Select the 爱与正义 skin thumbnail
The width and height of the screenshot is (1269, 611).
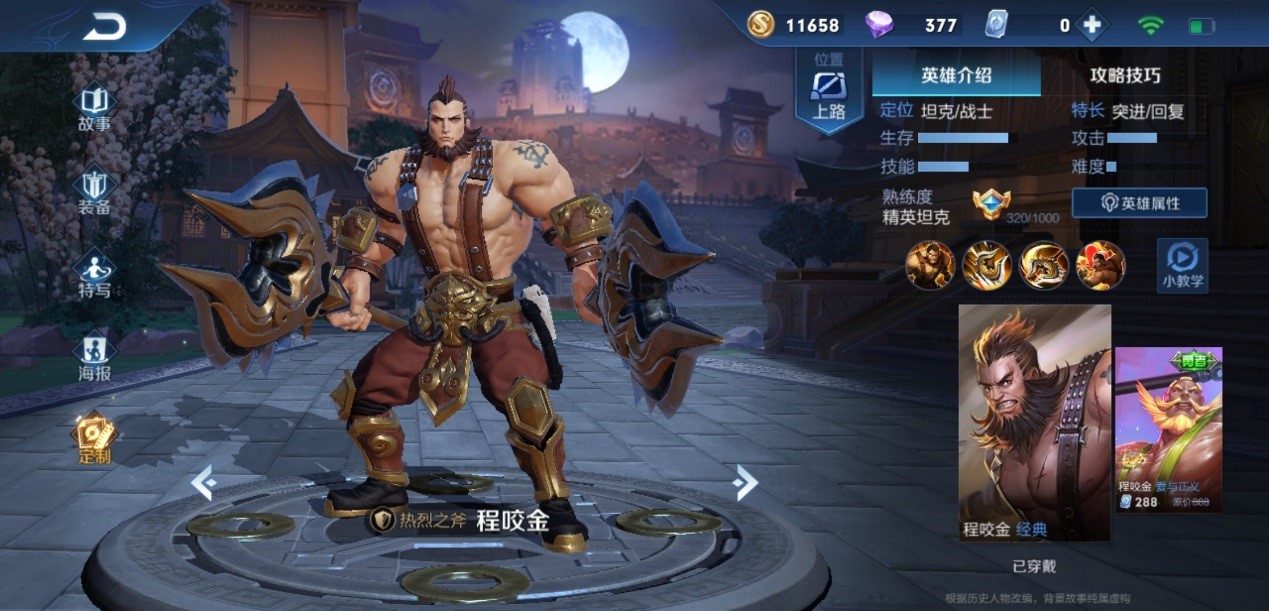1168,428
